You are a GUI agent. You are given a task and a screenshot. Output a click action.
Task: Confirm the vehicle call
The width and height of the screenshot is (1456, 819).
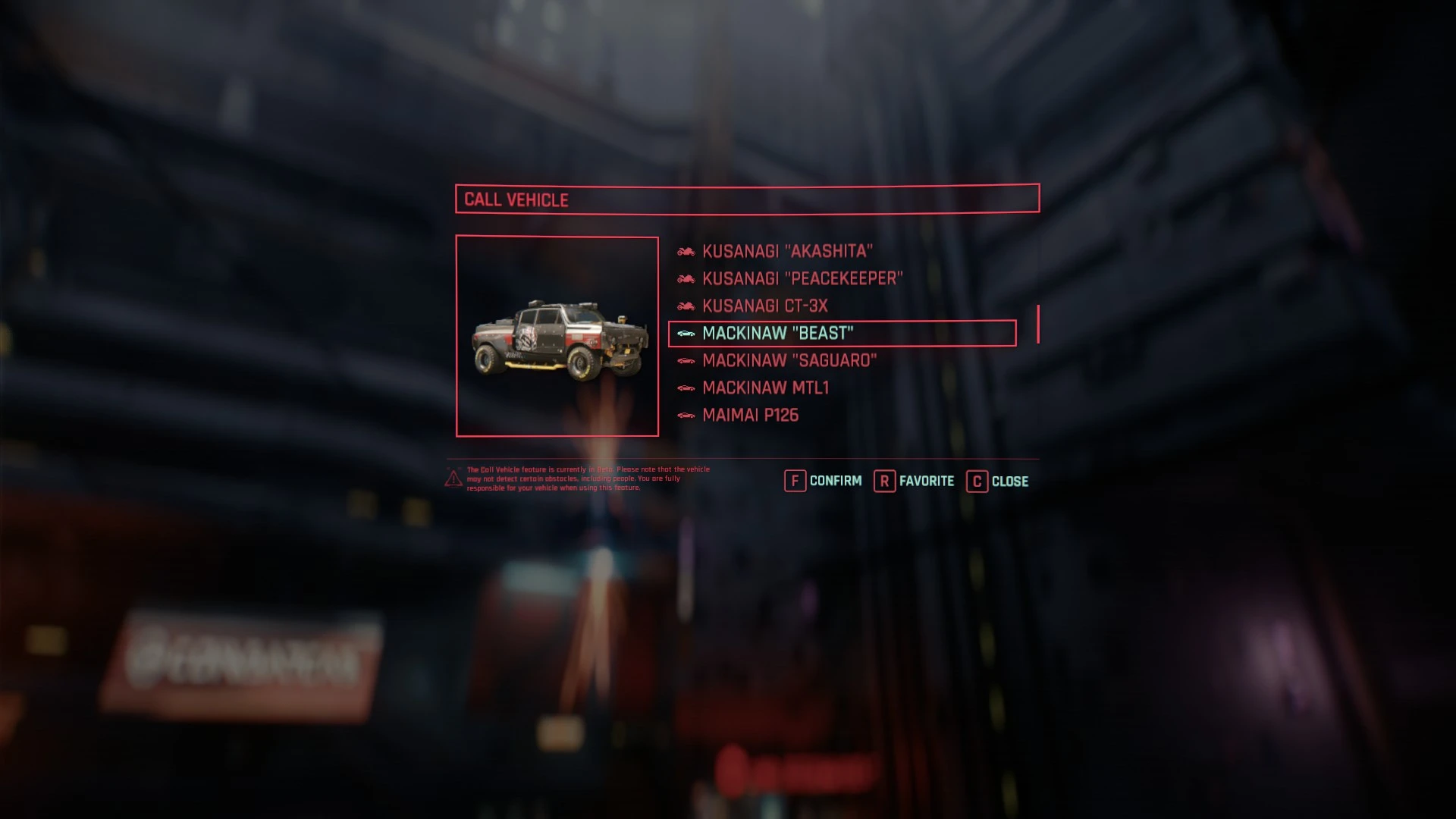824,481
